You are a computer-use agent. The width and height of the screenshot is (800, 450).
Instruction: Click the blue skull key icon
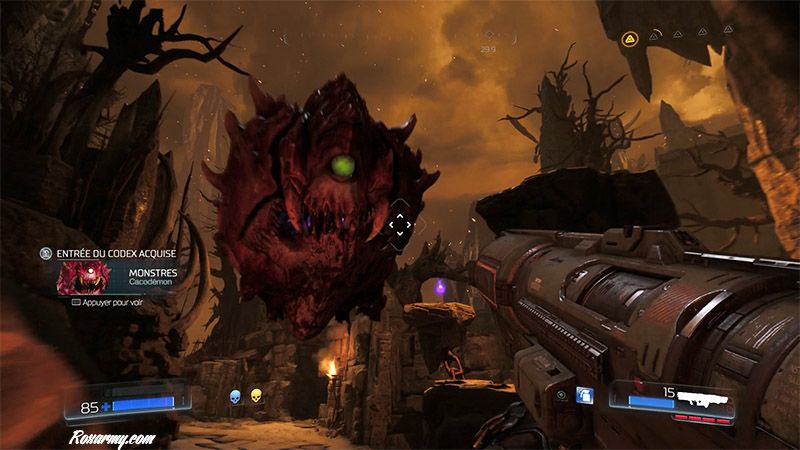coord(236,395)
